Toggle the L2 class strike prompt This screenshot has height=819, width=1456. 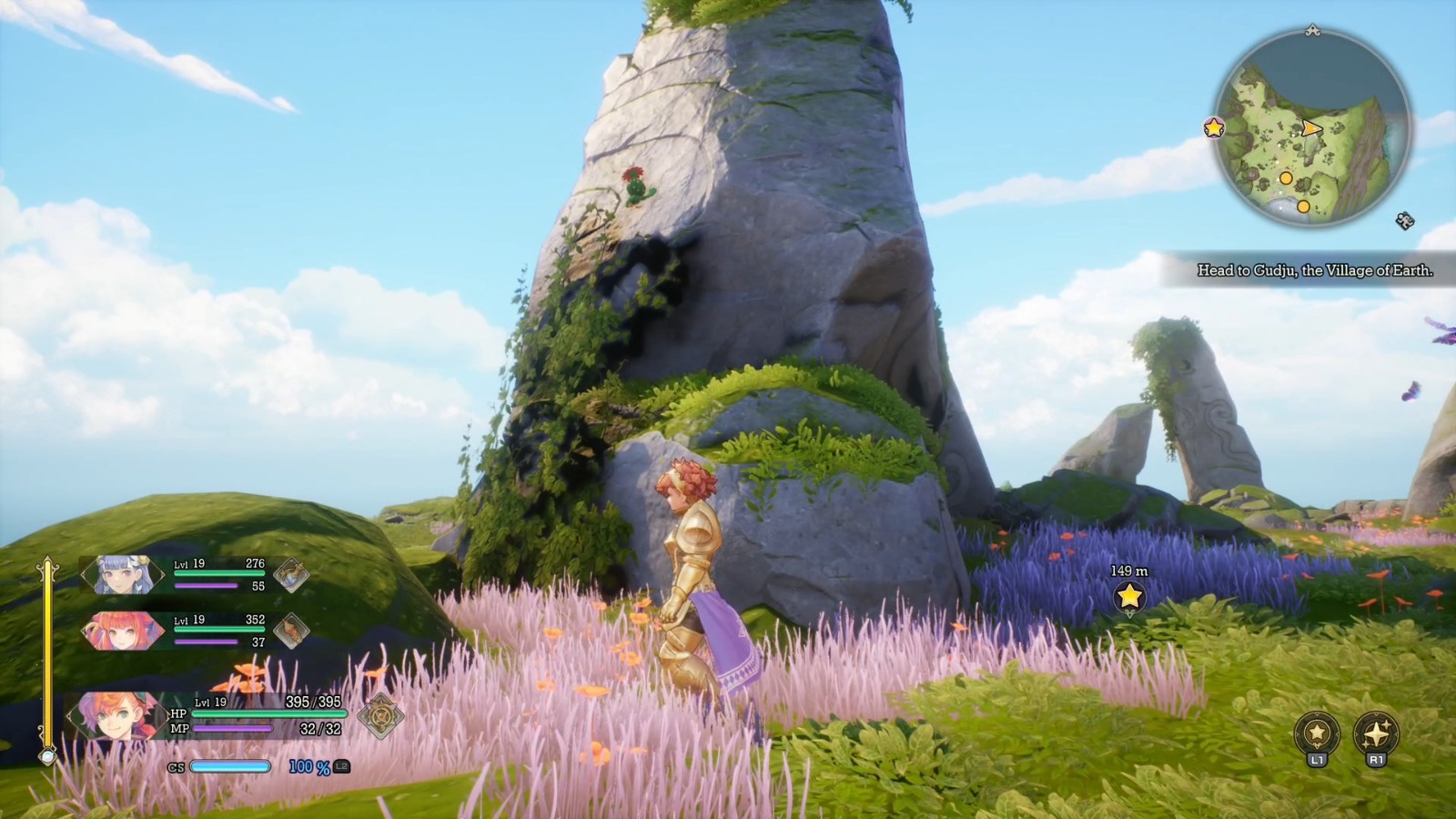click(x=341, y=767)
